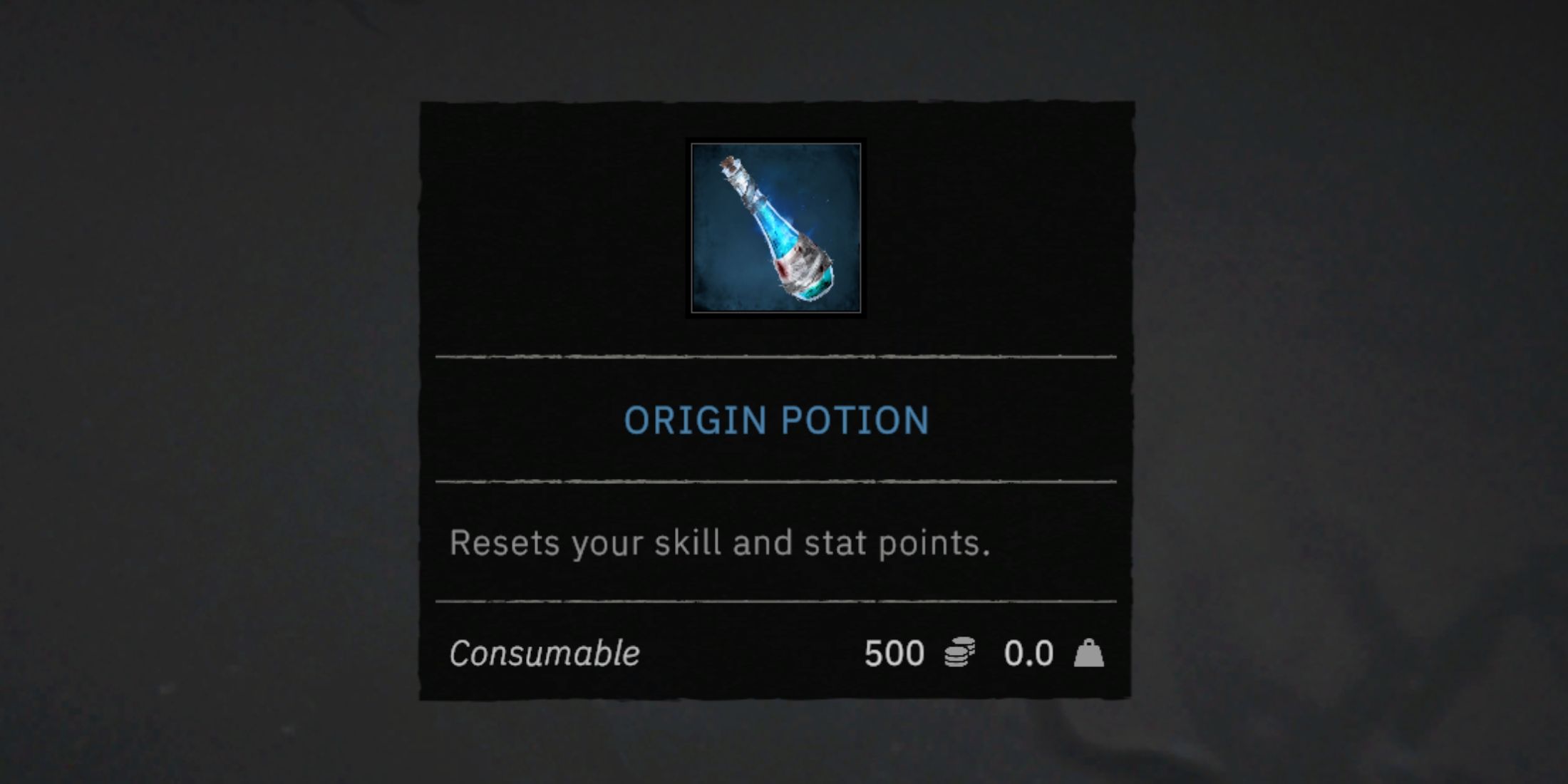
Task: Select the Origin Potion item icon
Action: (776, 228)
